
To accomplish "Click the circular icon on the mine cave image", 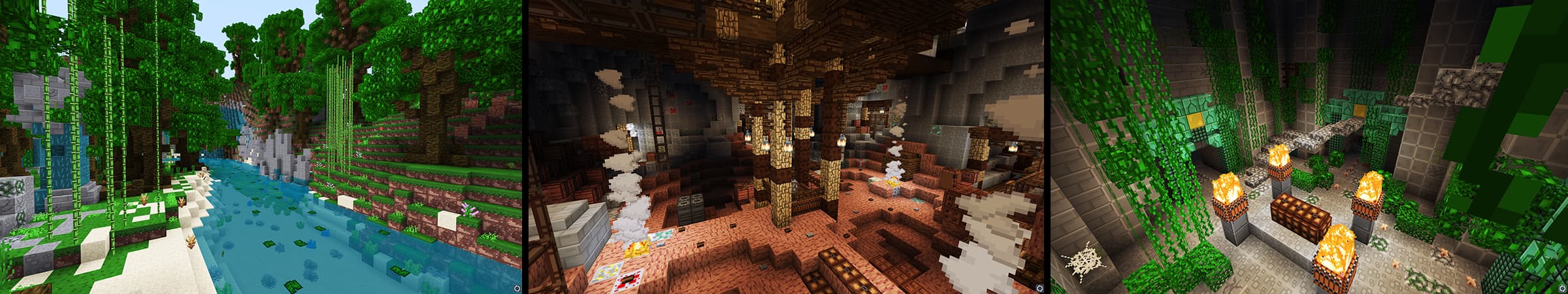I will 1039,287.
